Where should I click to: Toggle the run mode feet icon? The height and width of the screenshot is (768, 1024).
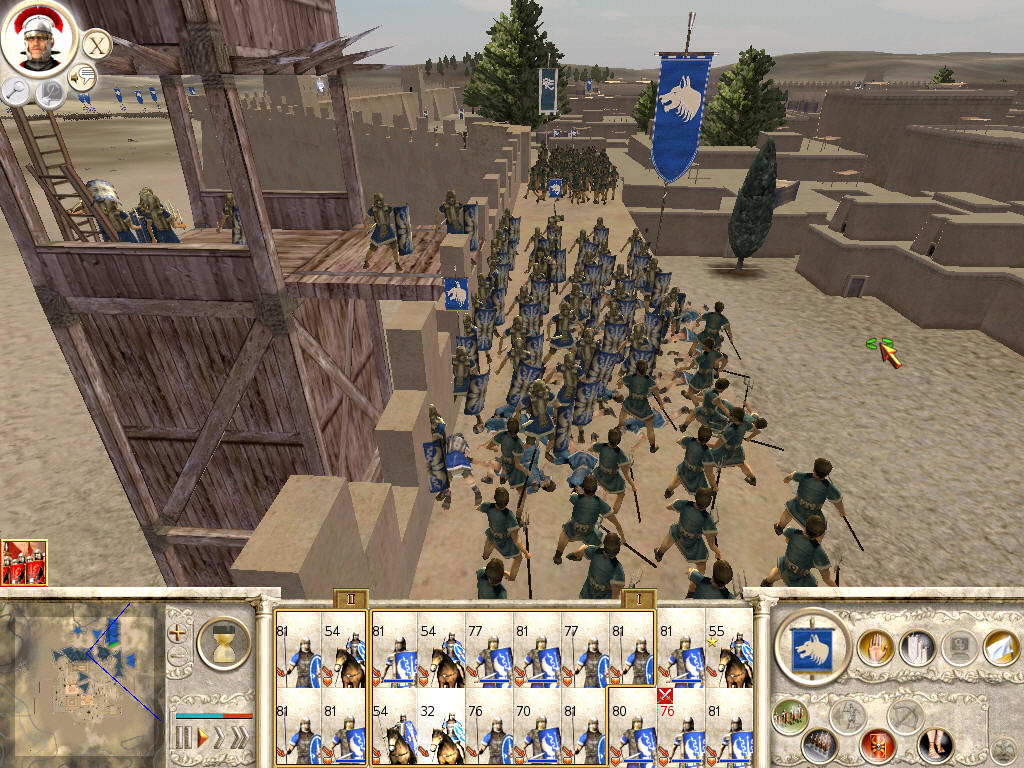tap(935, 744)
